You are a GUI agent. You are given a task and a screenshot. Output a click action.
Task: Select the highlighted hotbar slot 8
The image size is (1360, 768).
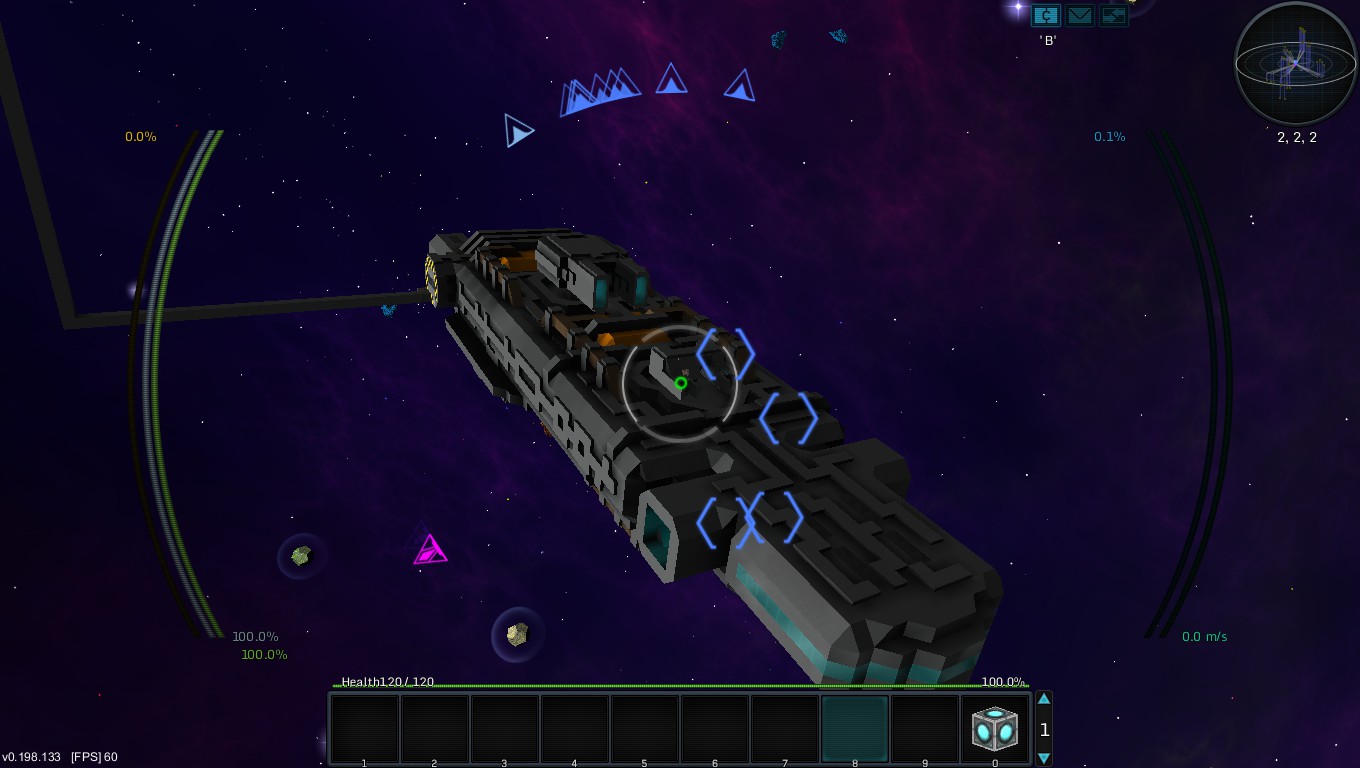tap(855, 729)
